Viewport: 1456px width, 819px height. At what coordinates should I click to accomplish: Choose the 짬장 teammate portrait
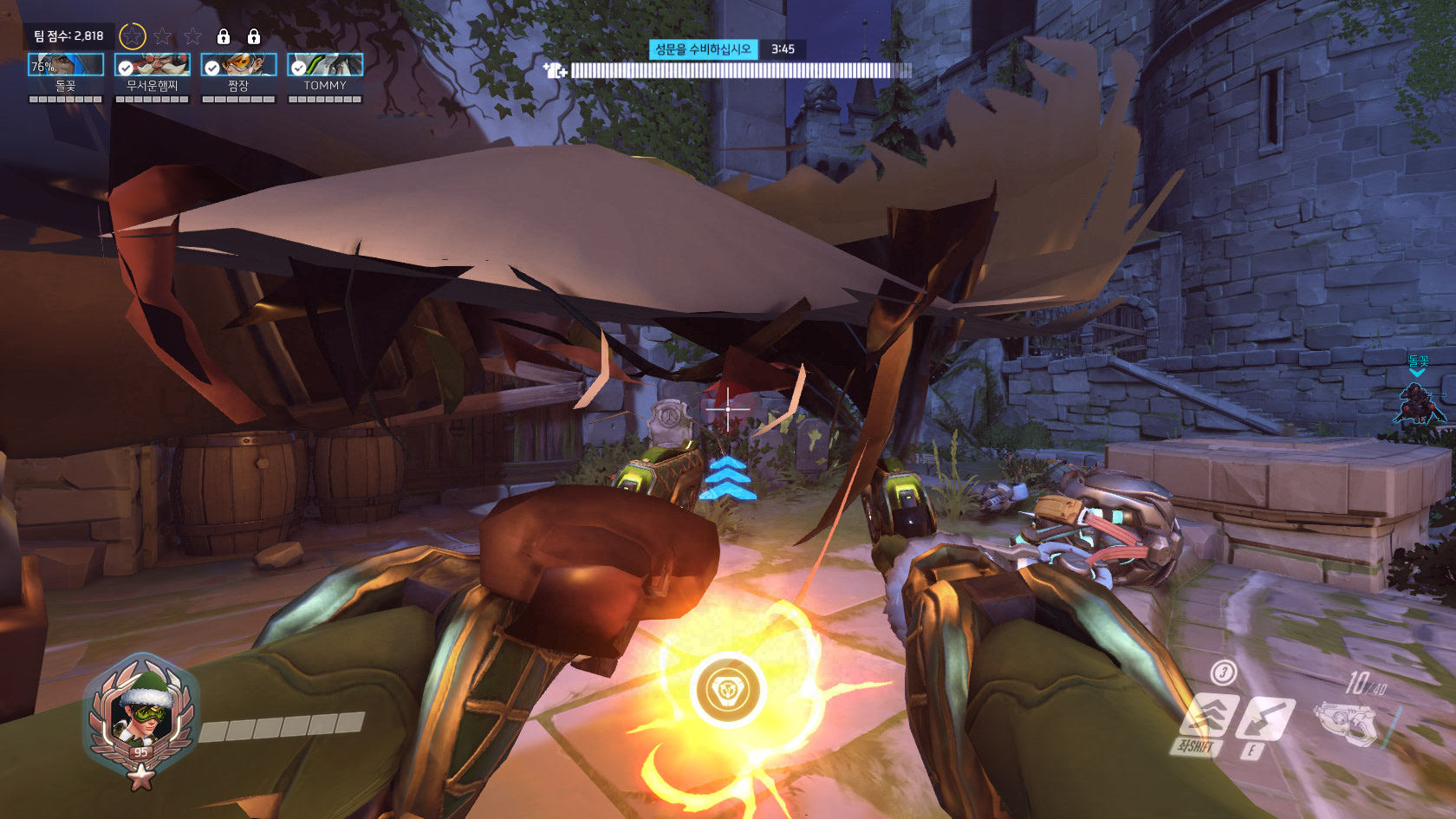click(238, 65)
